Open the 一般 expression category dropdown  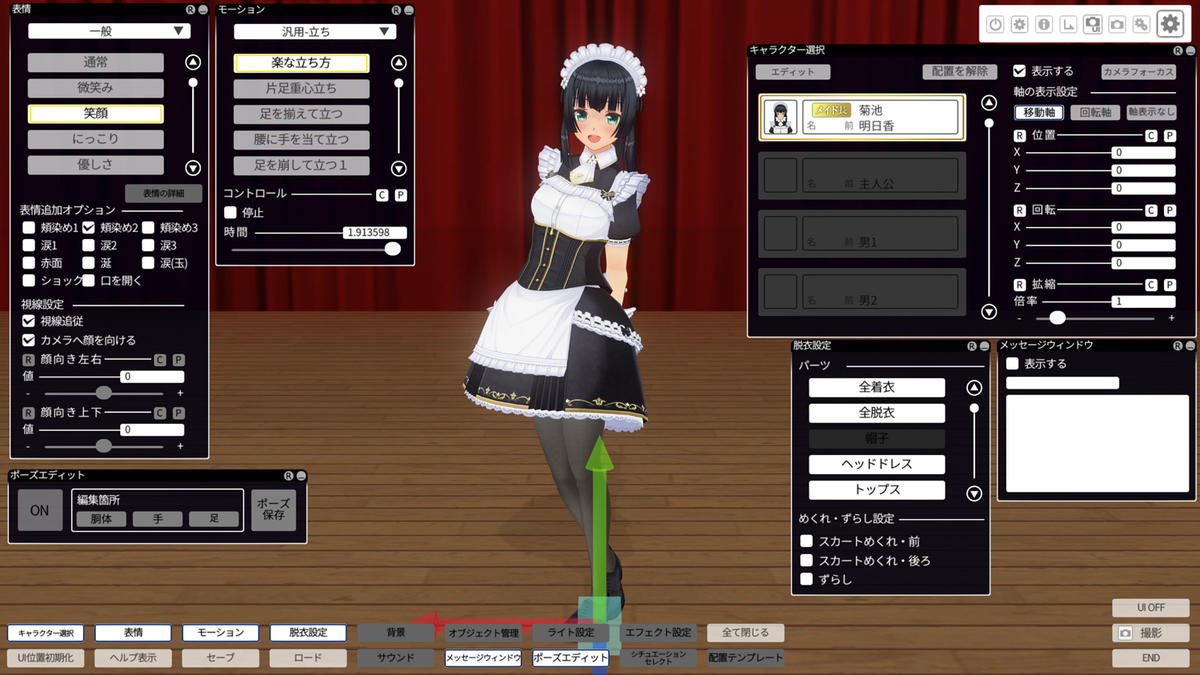click(x=109, y=31)
